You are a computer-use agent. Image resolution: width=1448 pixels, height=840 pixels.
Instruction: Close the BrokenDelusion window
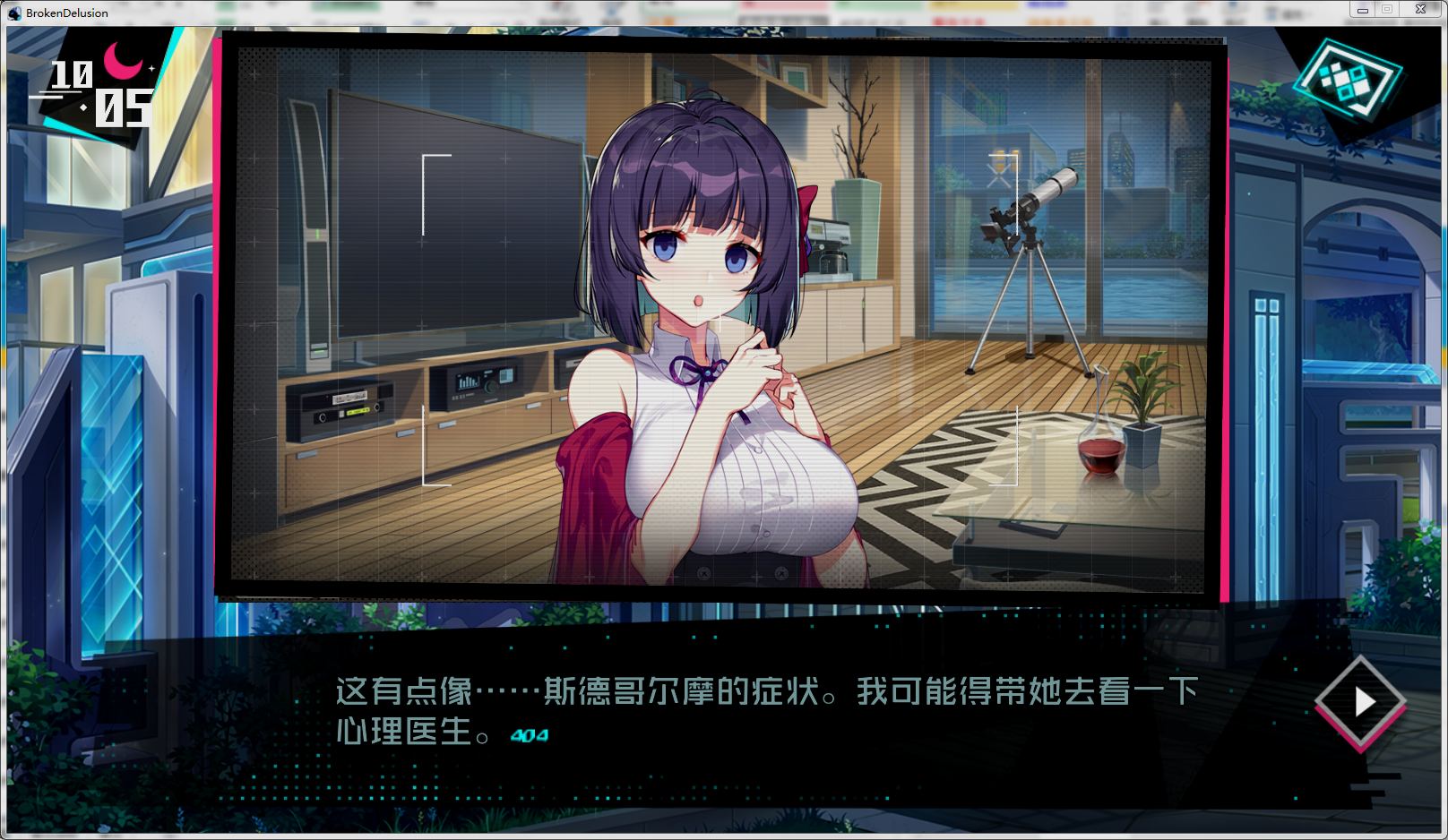tap(1421, 10)
